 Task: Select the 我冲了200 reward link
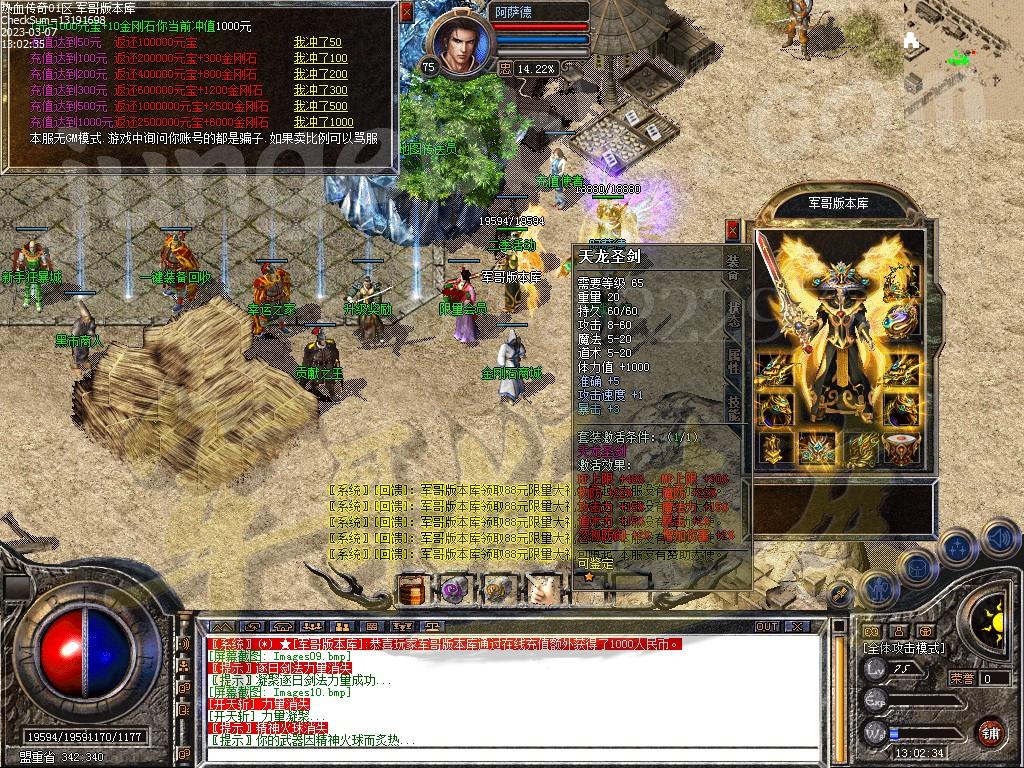click(x=320, y=74)
